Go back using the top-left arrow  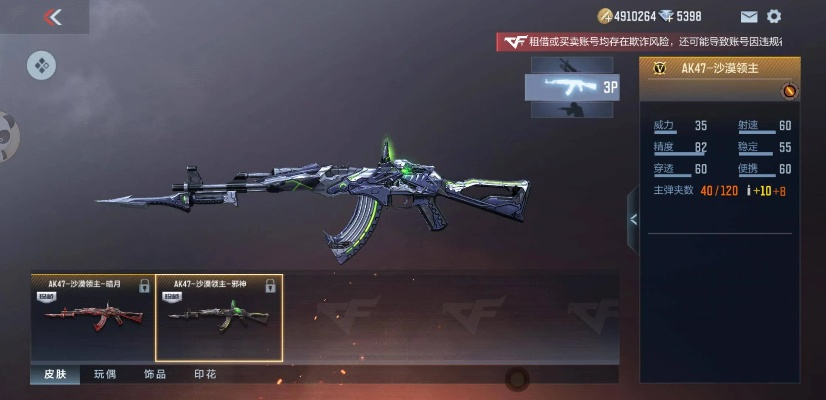[x=53, y=16]
